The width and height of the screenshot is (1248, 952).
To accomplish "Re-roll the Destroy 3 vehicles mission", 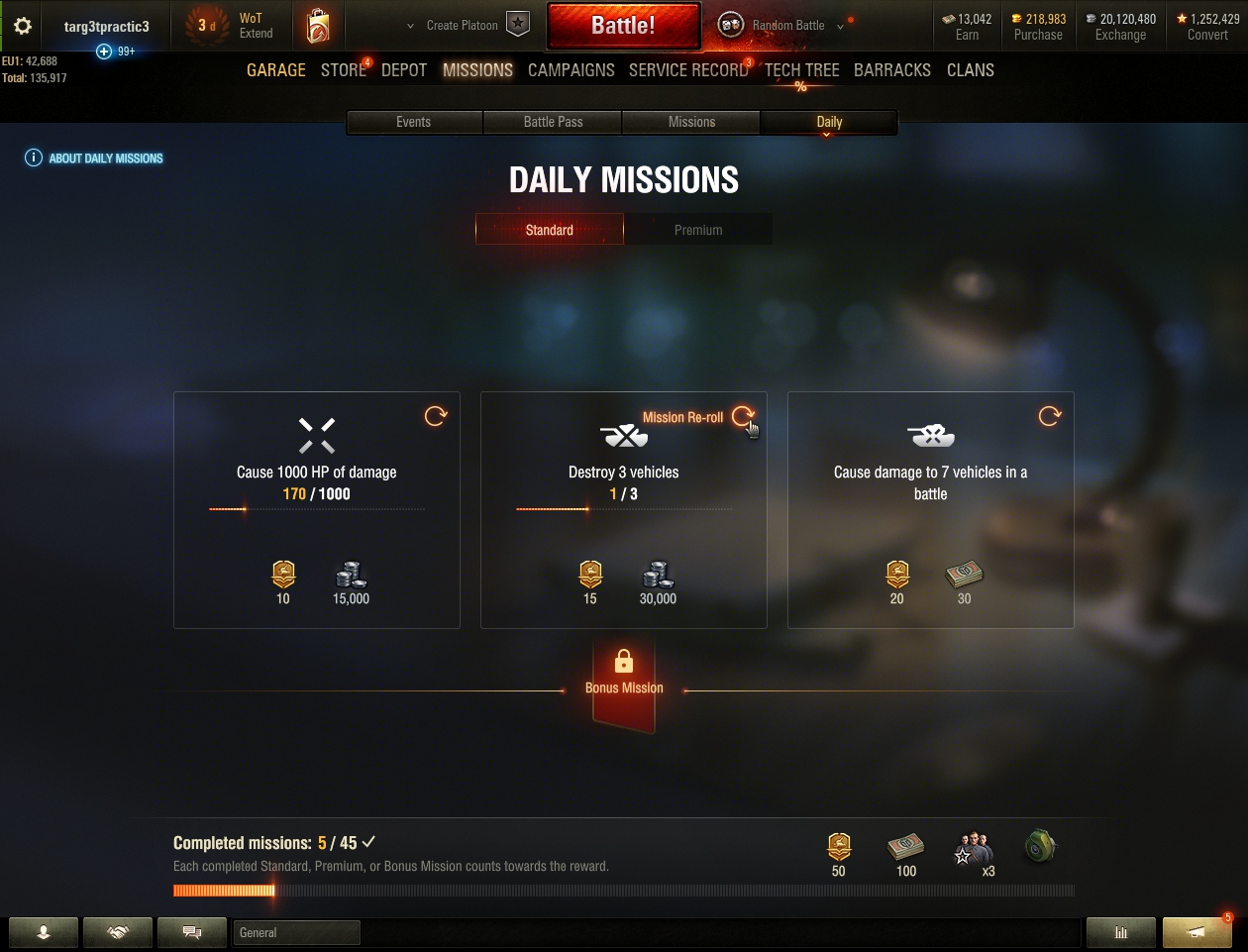I will tap(742, 417).
